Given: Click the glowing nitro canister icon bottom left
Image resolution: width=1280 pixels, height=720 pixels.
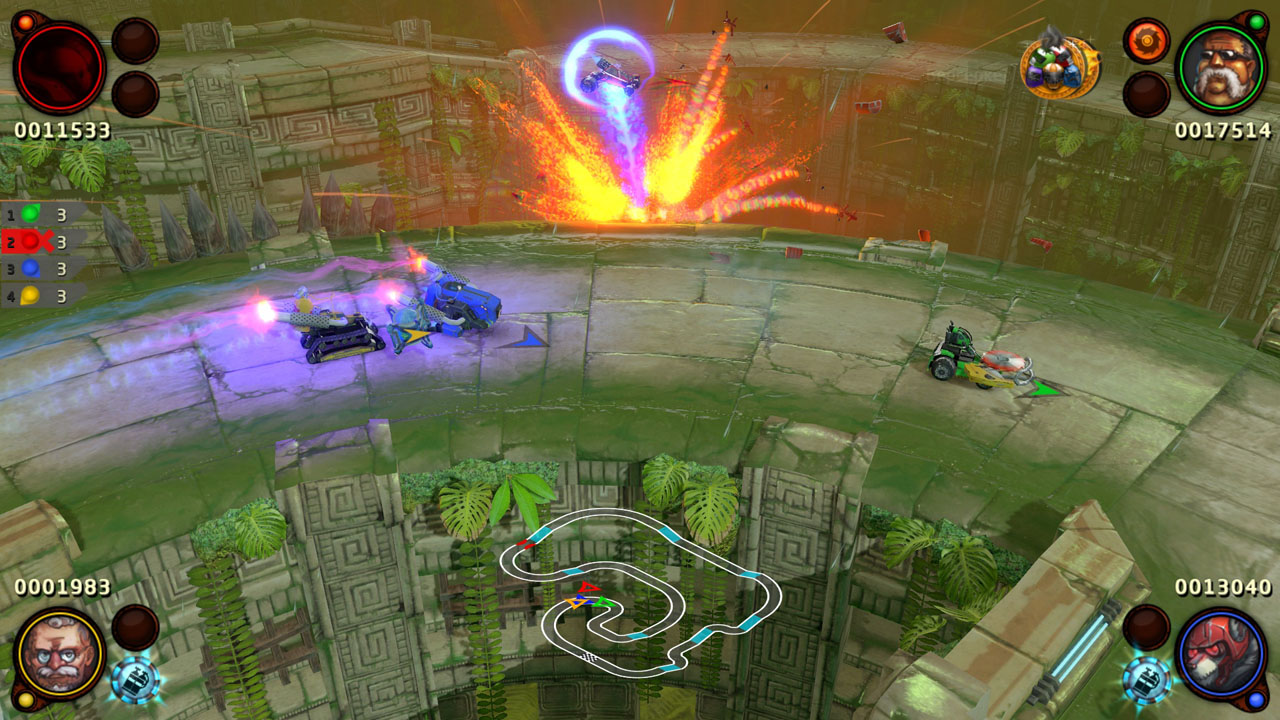Looking at the screenshot, I should tap(136, 680).
